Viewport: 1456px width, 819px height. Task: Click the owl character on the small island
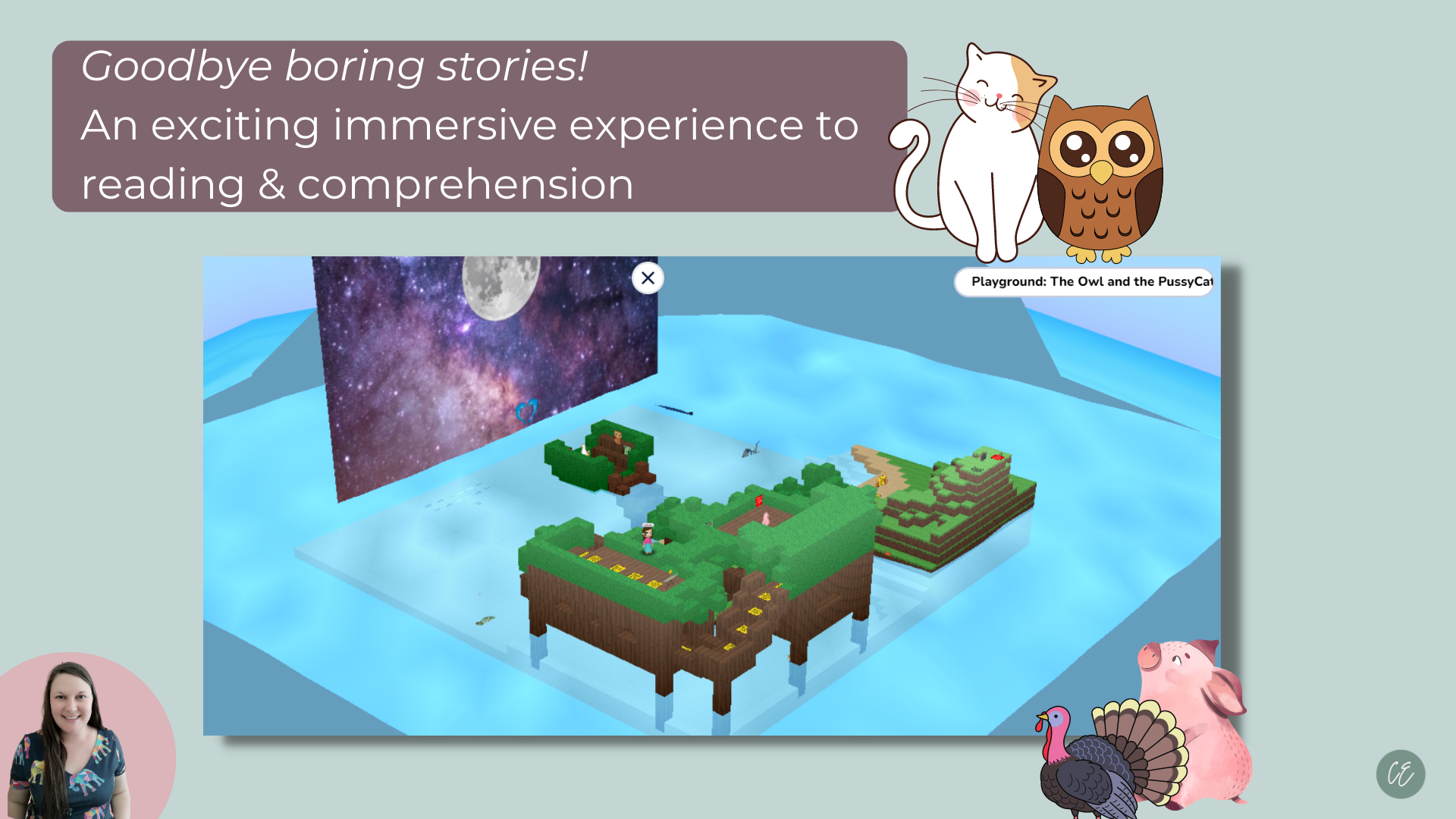tap(618, 437)
